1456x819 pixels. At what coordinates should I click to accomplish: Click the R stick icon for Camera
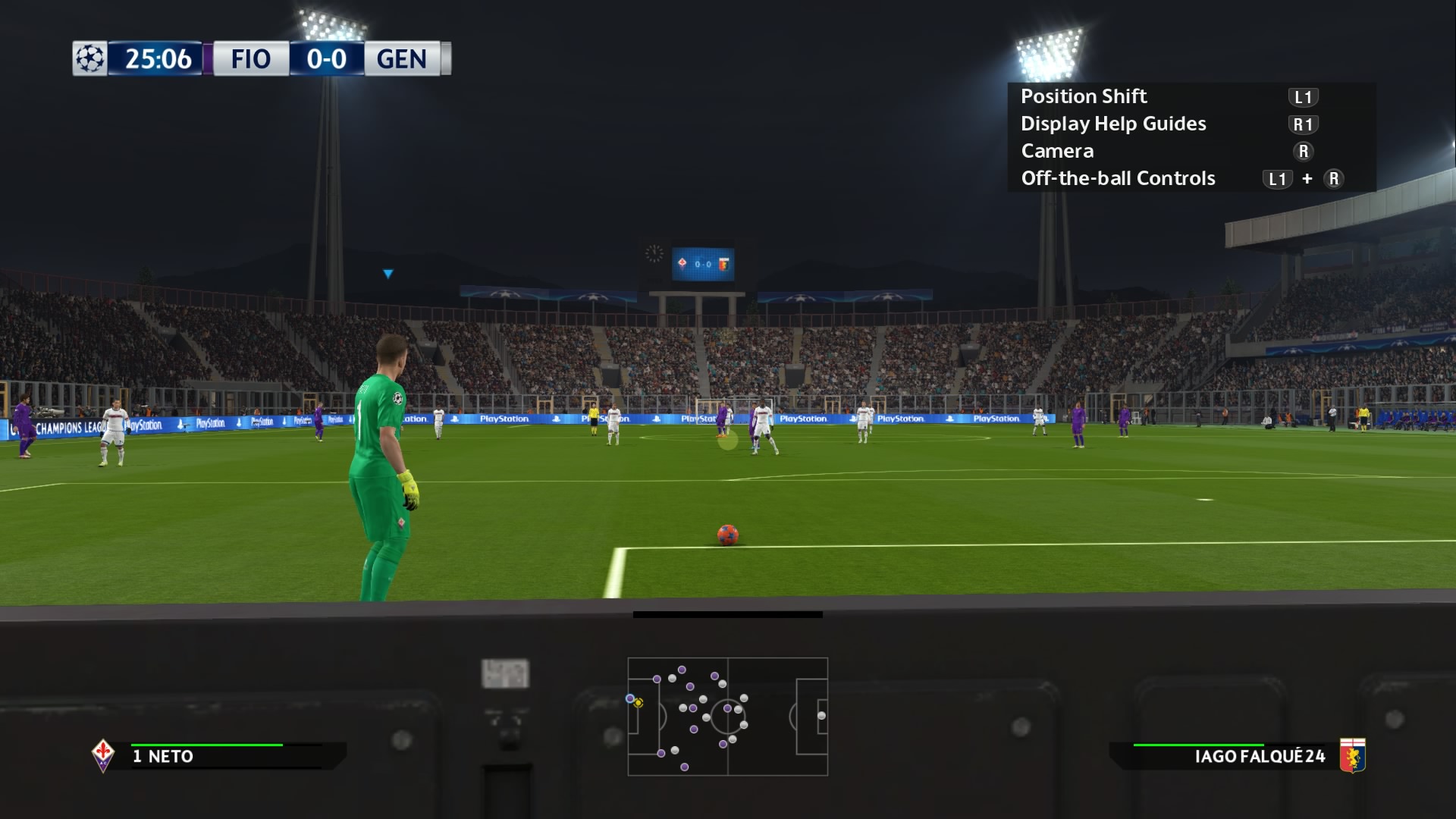tap(1304, 151)
